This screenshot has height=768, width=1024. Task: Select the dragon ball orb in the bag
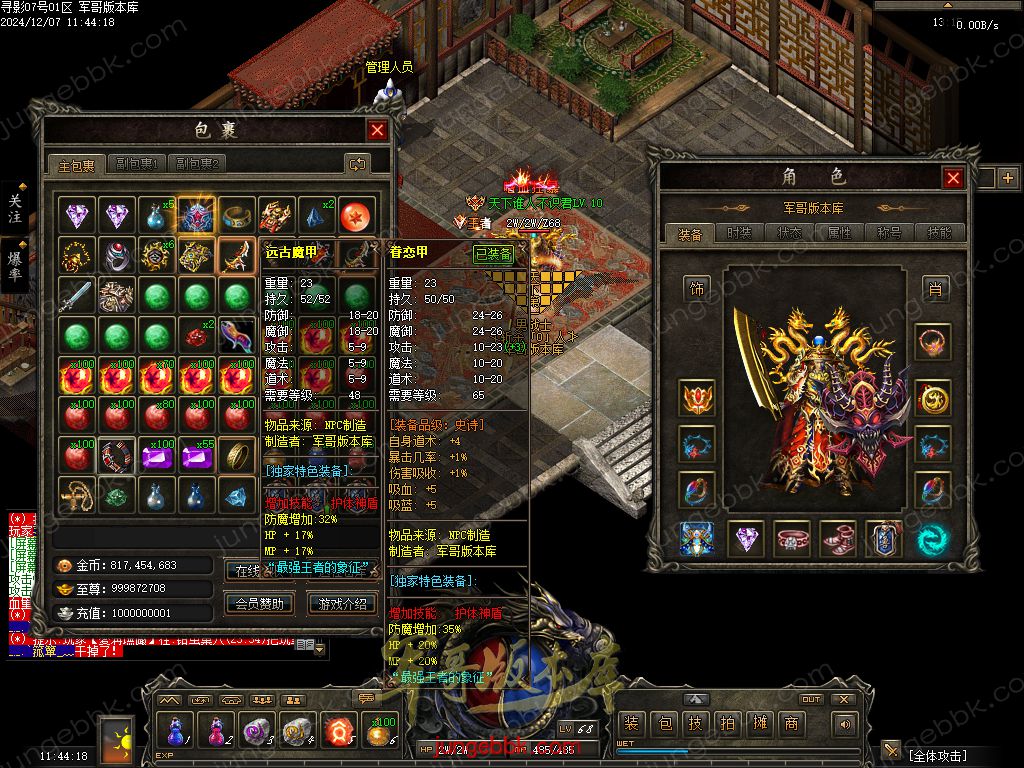click(355, 214)
